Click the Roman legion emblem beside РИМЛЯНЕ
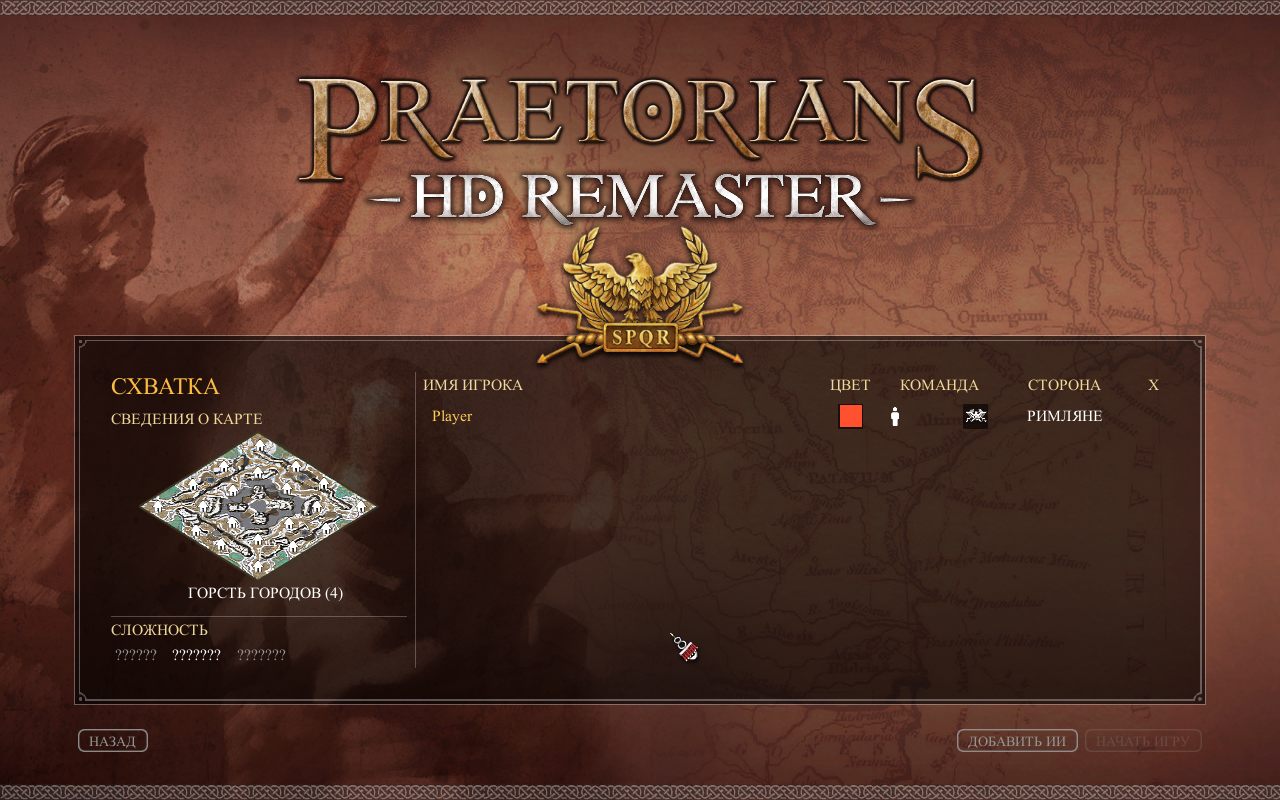 coord(974,415)
